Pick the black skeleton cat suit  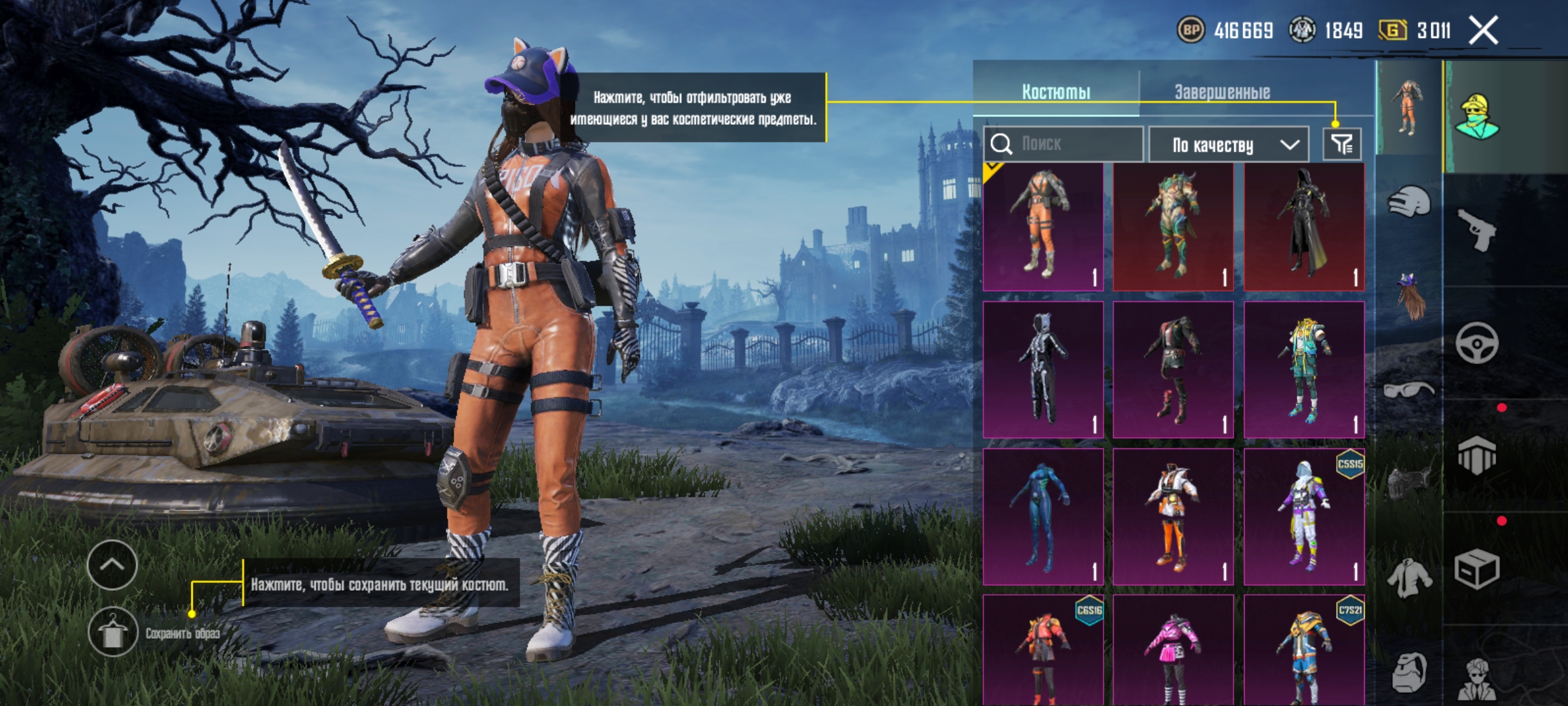1043,370
